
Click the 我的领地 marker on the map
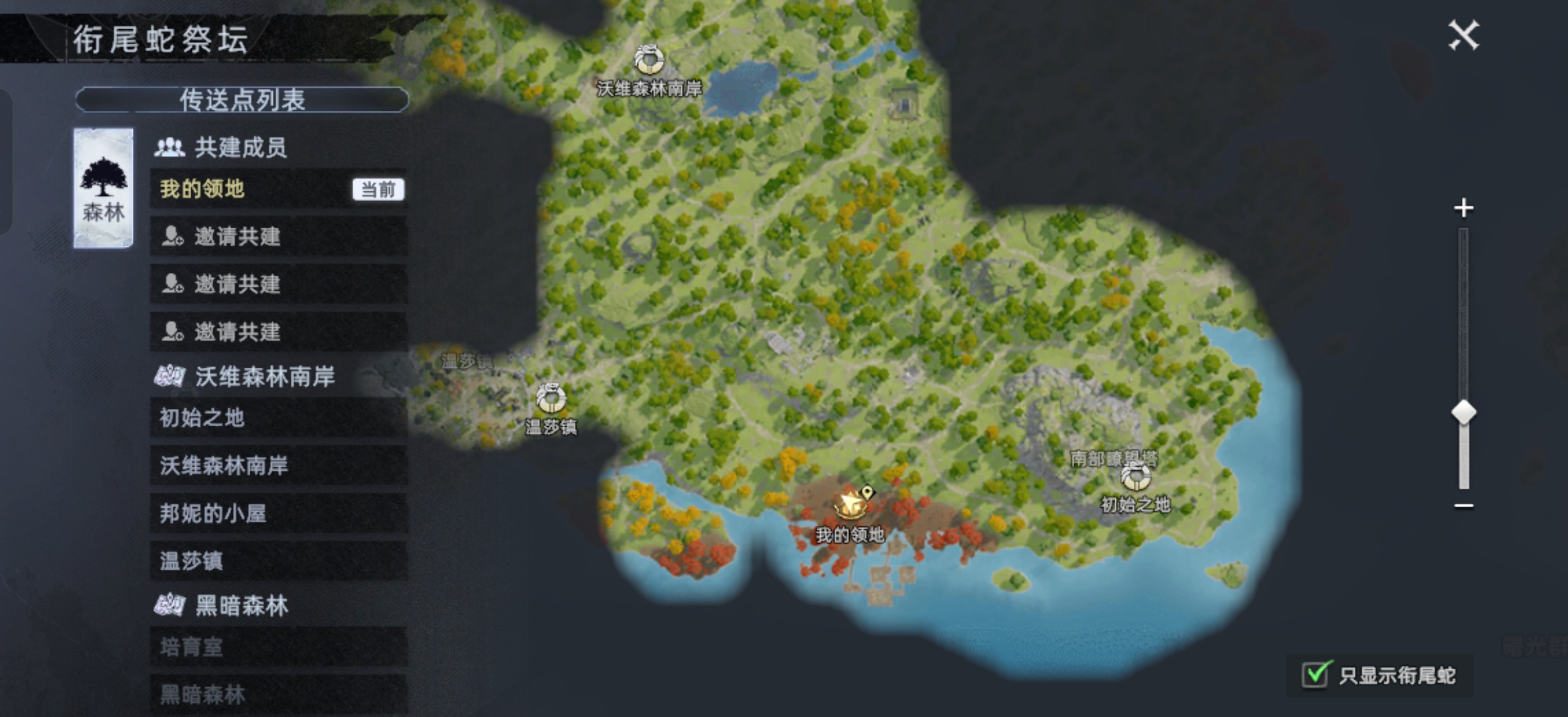tap(850, 505)
